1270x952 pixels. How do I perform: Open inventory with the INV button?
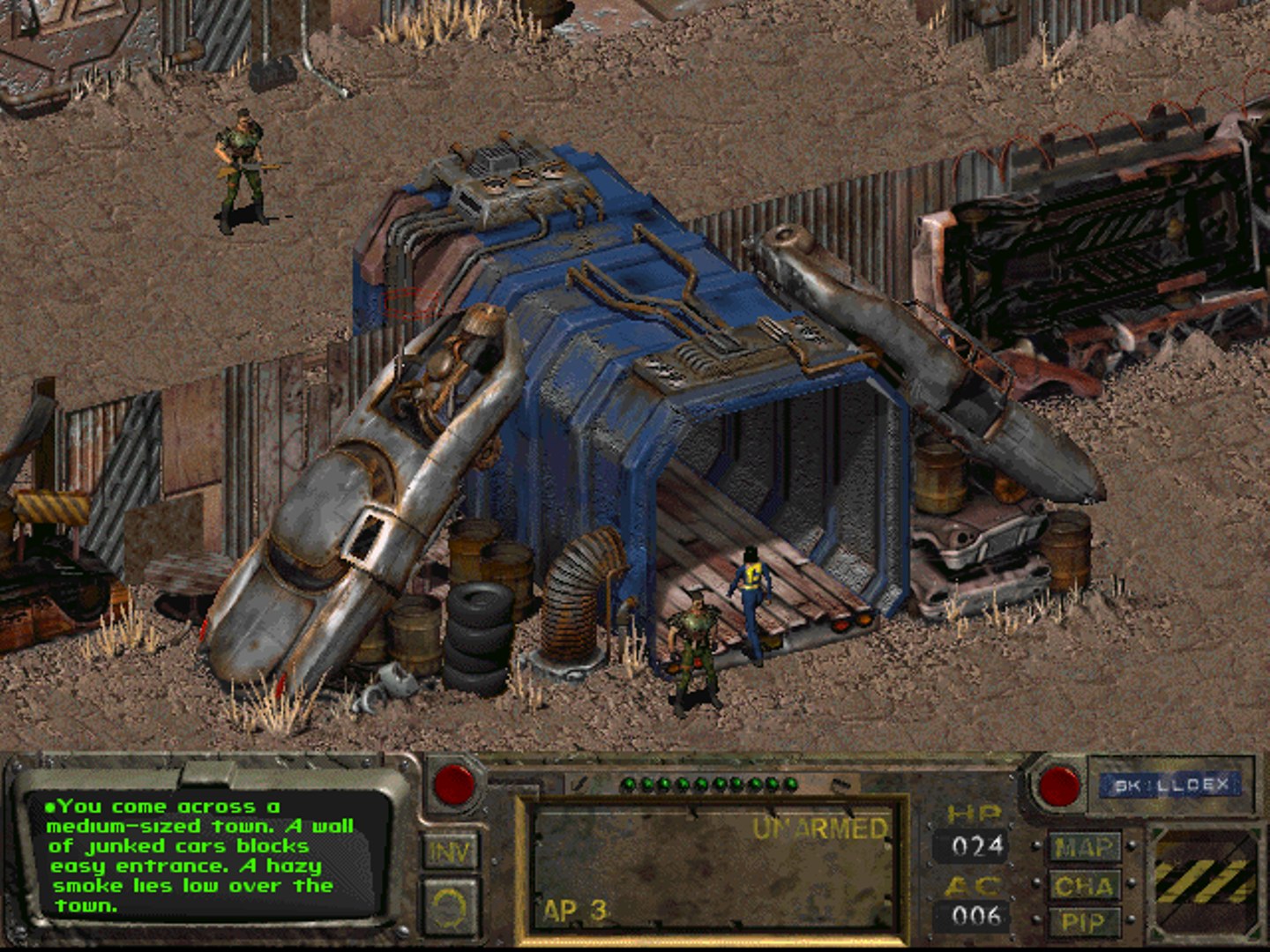click(x=450, y=852)
